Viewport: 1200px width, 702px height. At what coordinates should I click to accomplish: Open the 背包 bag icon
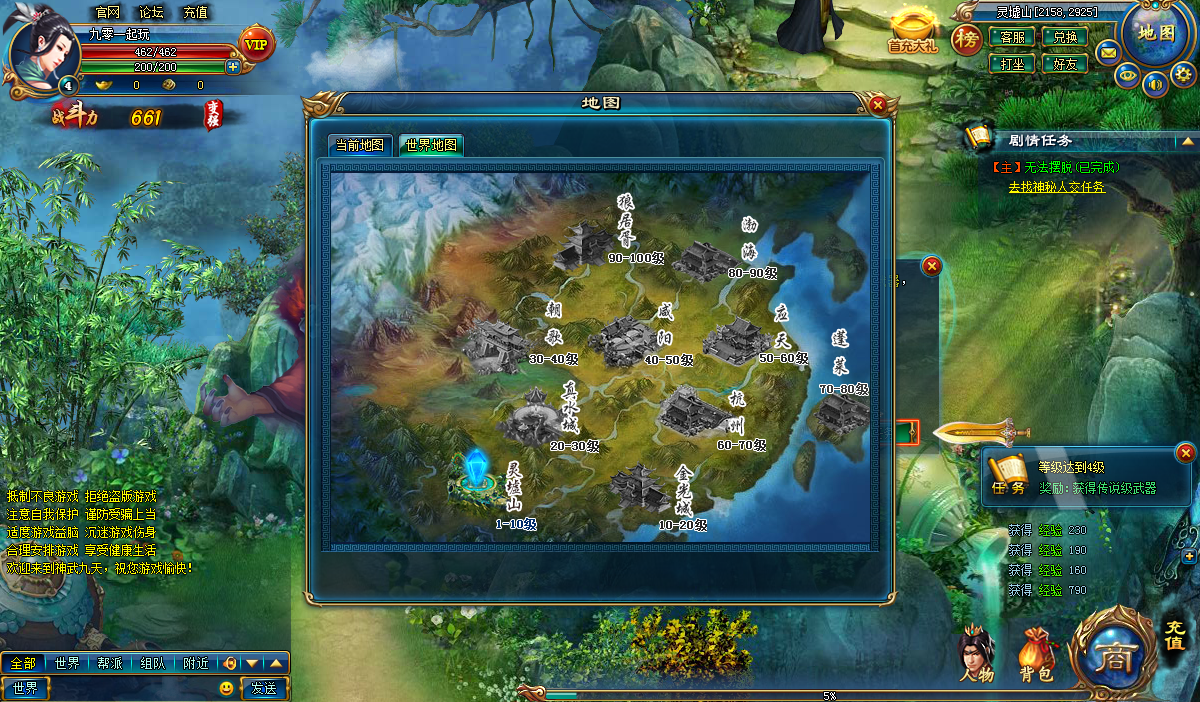pyautogui.click(x=1036, y=657)
